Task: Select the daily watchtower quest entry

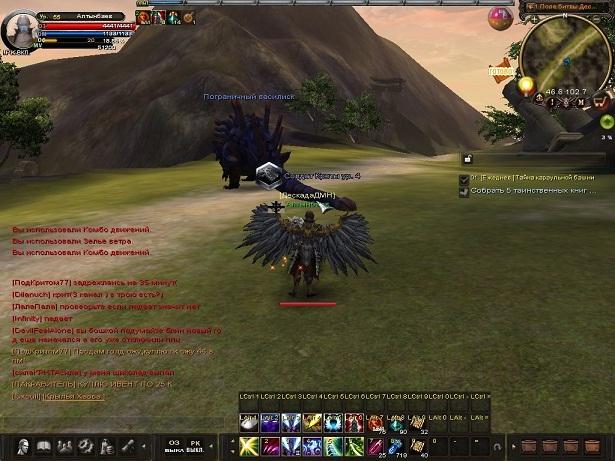Action: (x=535, y=177)
